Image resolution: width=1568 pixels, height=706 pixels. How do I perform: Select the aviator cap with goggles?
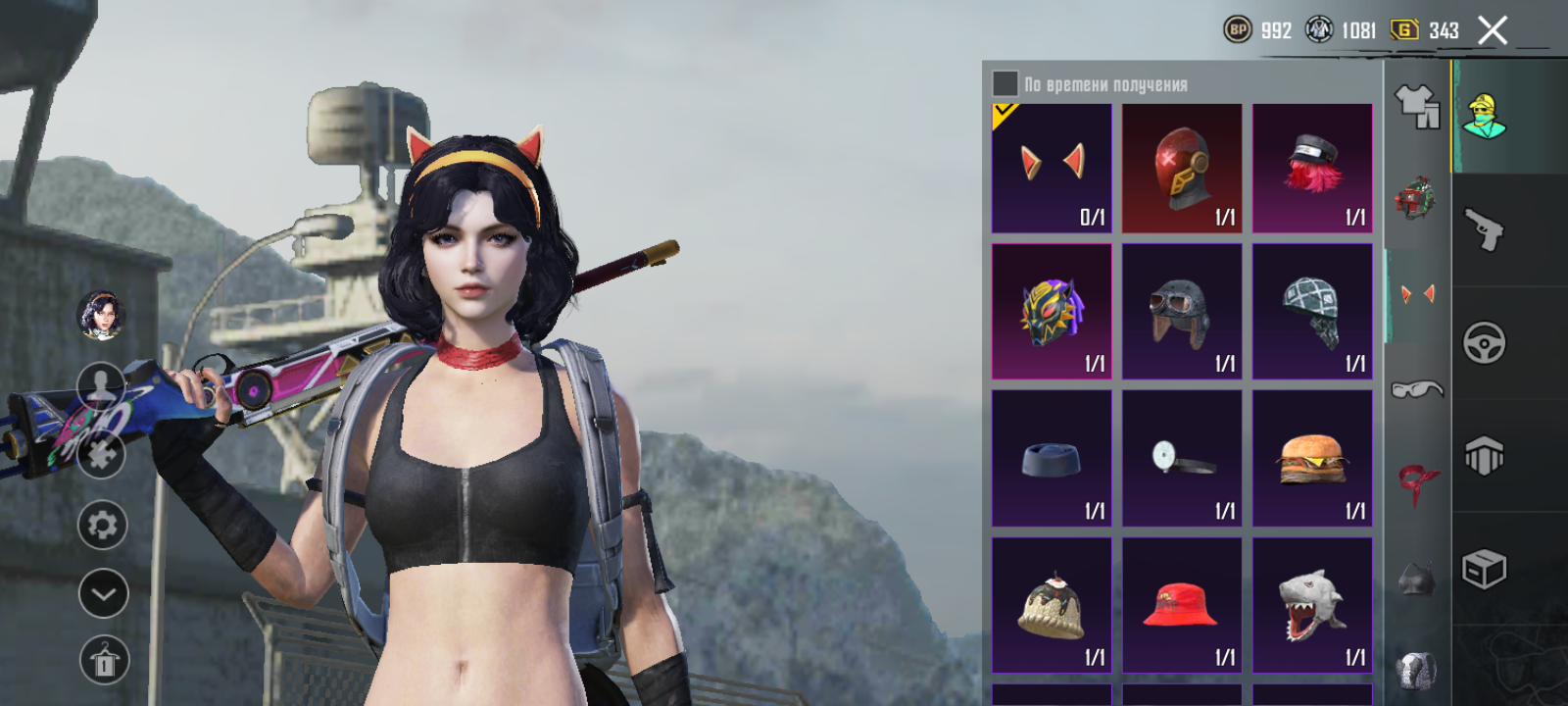[1182, 312]
